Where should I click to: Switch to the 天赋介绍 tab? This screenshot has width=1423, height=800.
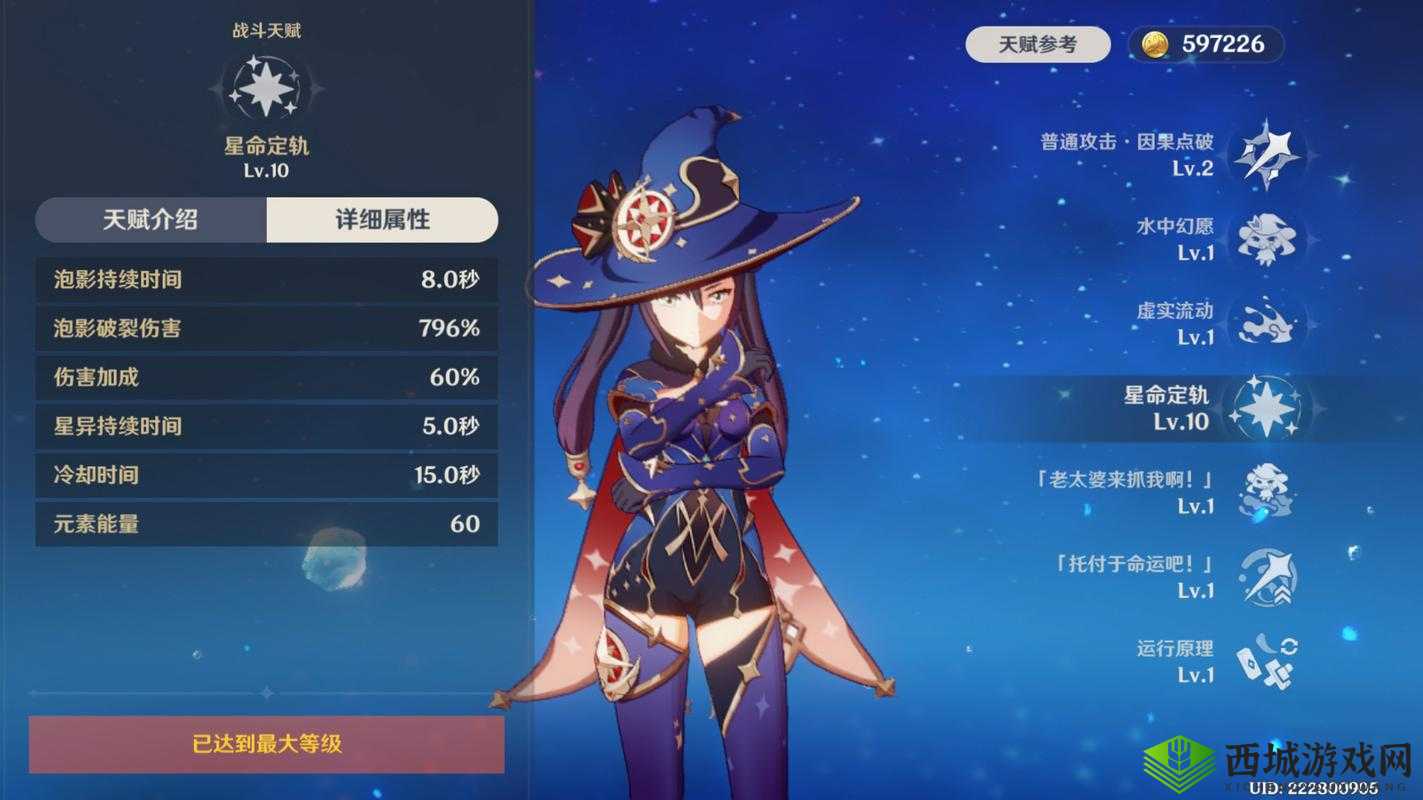coord(150,220)
